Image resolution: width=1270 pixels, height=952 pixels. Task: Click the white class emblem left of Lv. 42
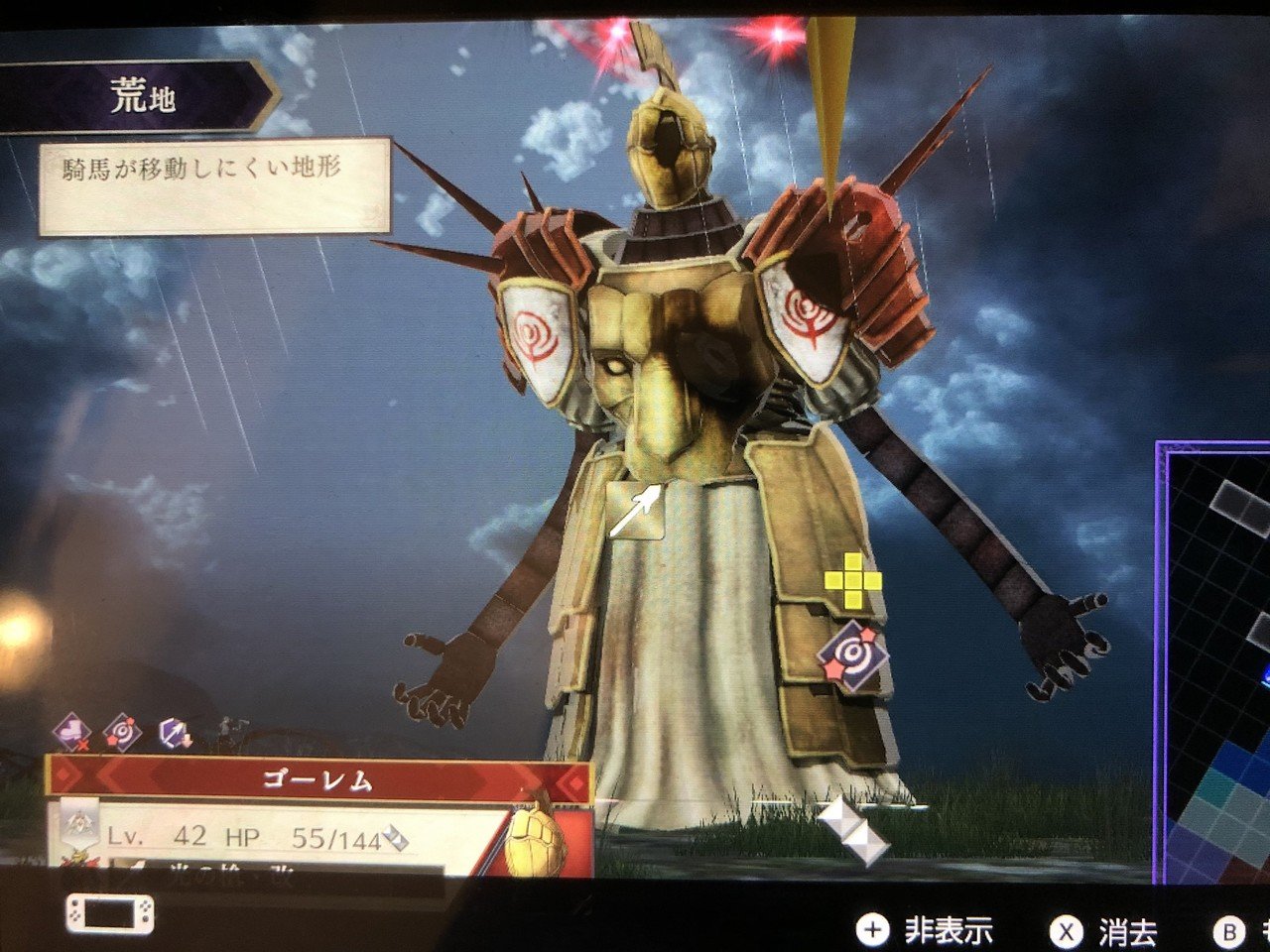point(77,824)
